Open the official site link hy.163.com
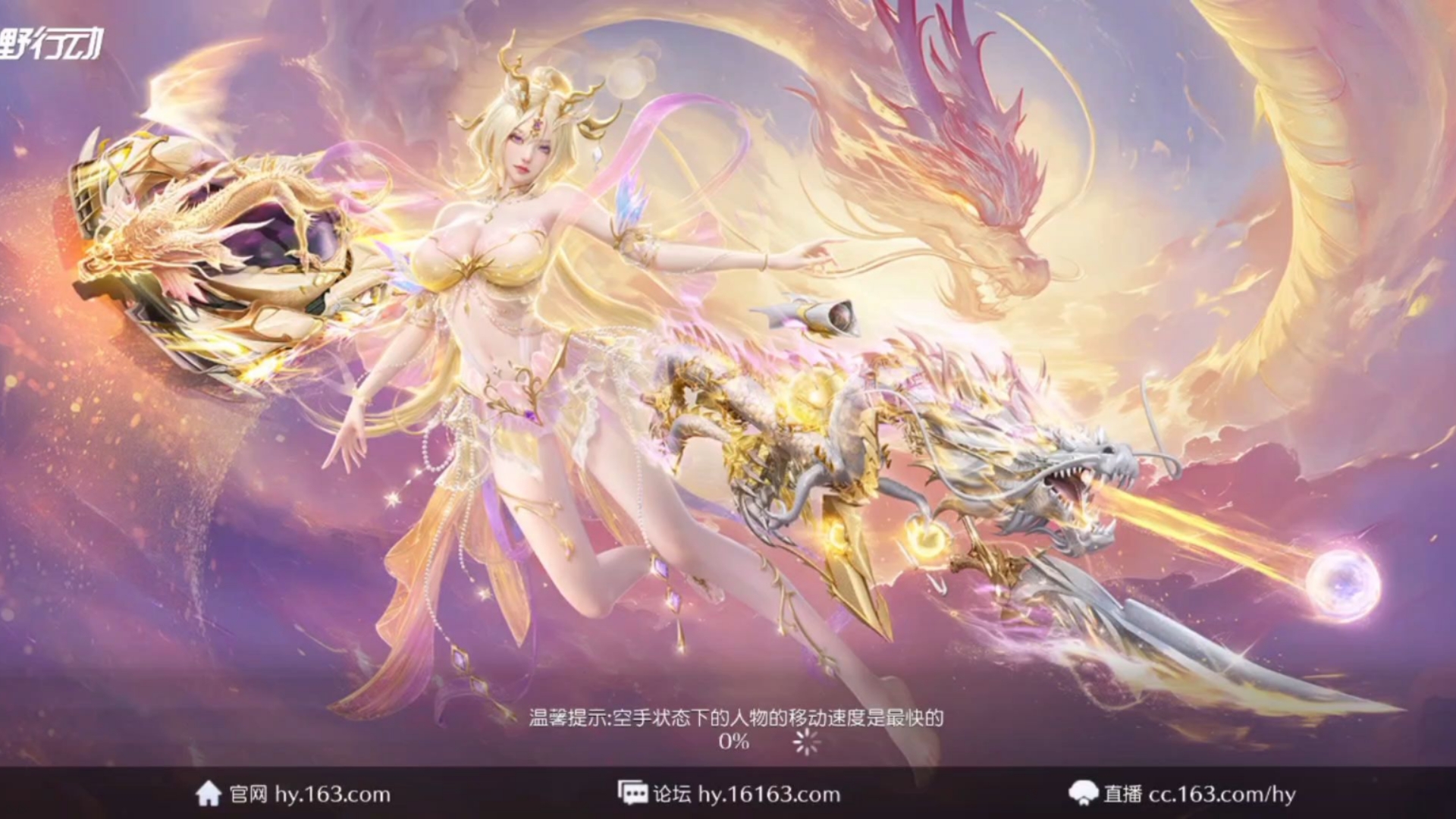Viewport: 1456px width, 819px height. click(331, 794)
